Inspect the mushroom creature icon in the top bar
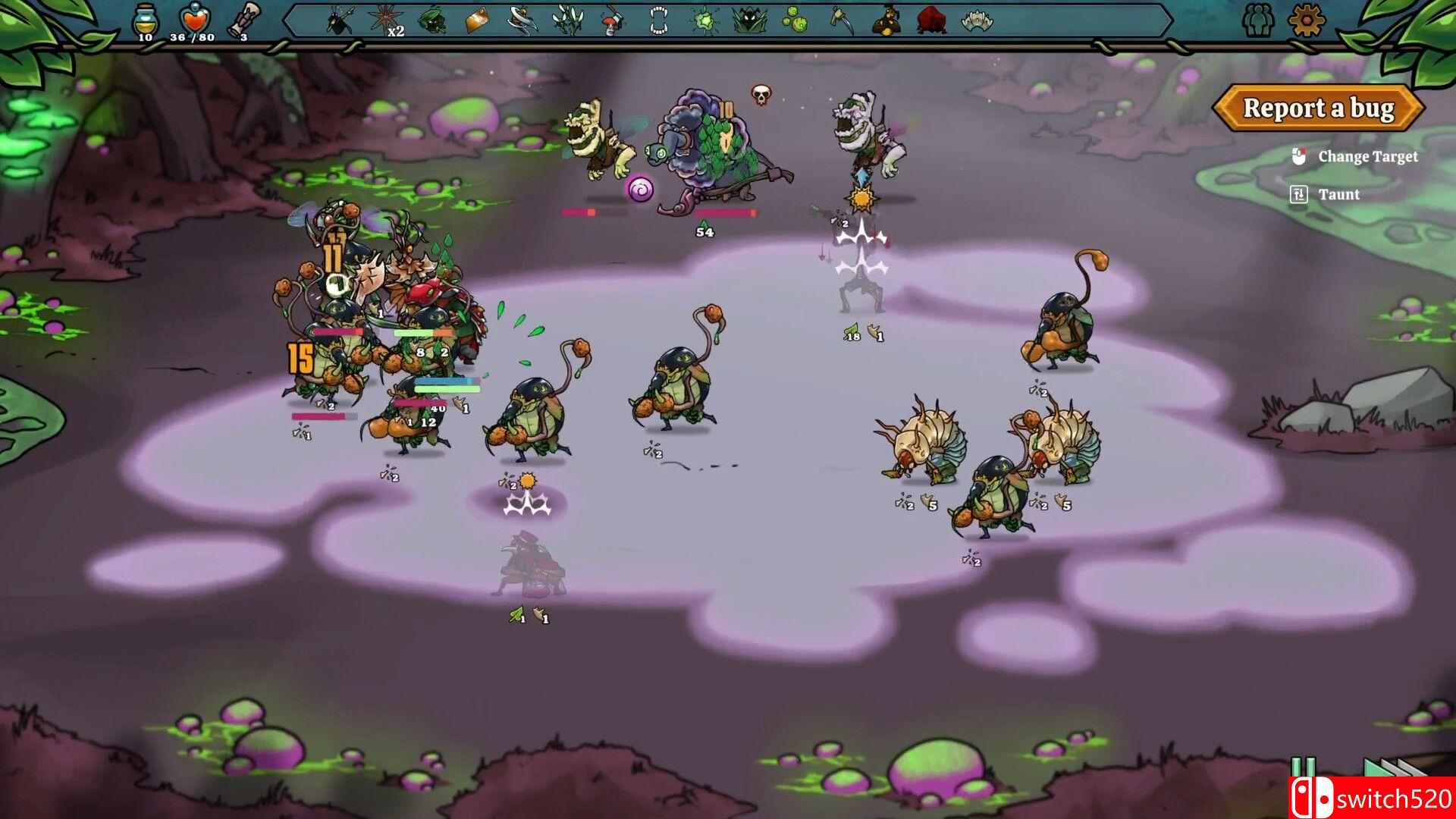 click(x=610, y=20)
